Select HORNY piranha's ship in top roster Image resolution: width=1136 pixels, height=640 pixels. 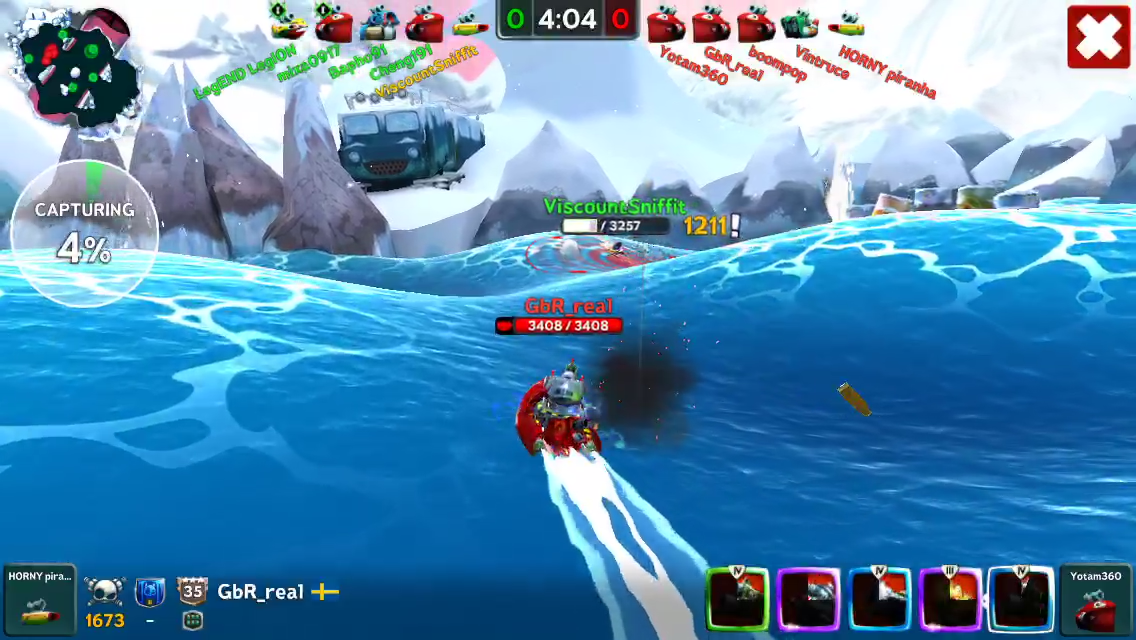[846, 22]
